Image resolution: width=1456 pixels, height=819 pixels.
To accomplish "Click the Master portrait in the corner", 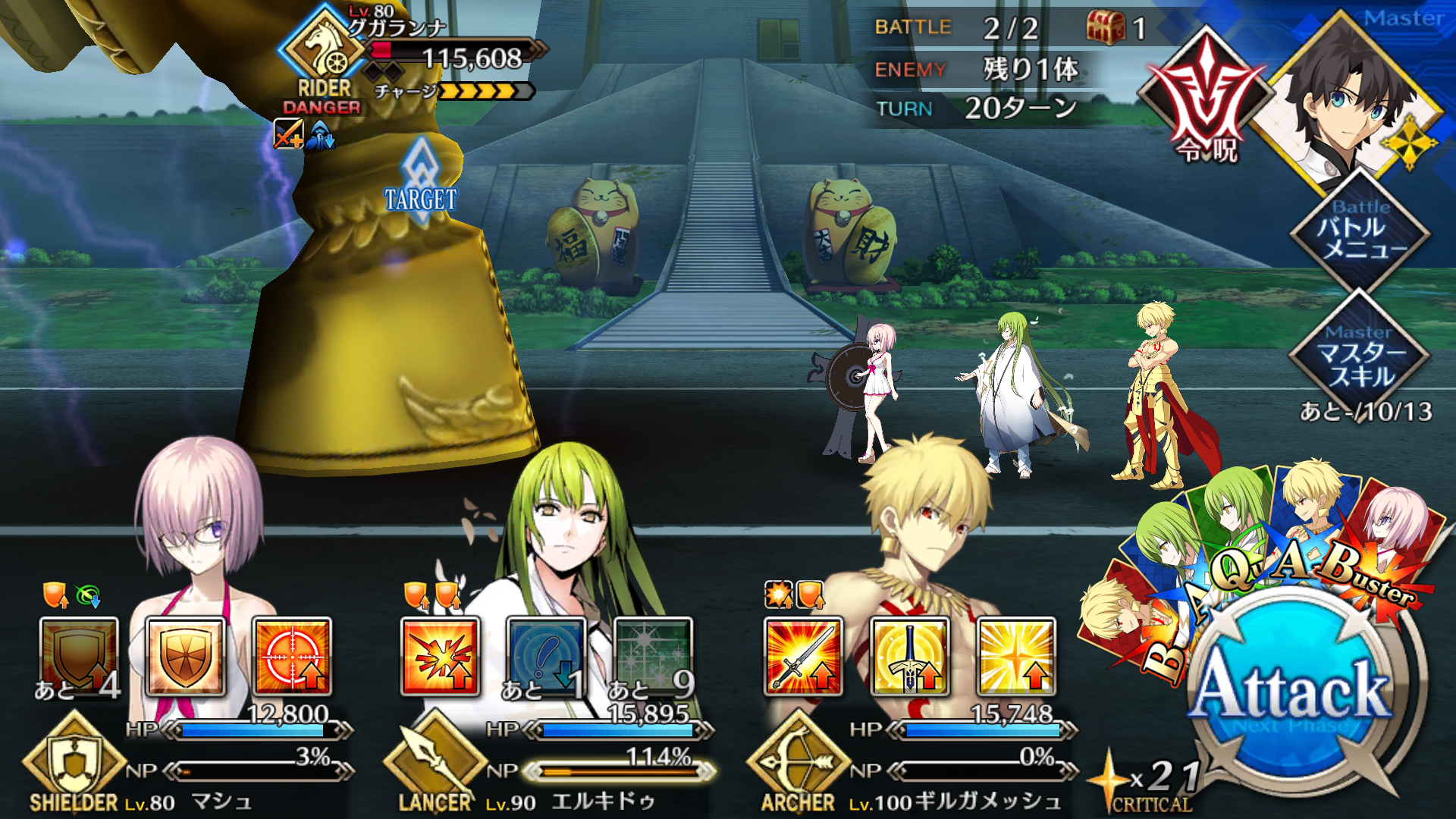I will tap(1350, 99).
